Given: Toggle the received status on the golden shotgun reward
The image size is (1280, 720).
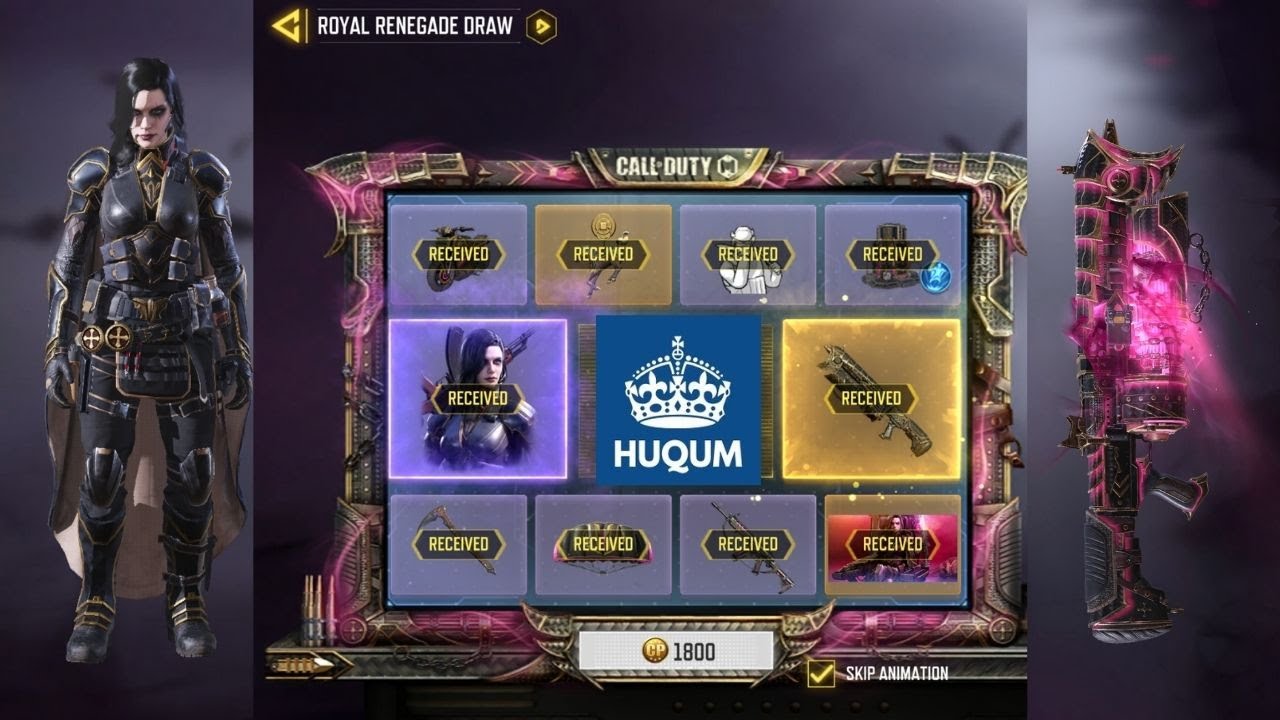Looking at the screenshot, I should pyautogui.click(x=872, y=397).
